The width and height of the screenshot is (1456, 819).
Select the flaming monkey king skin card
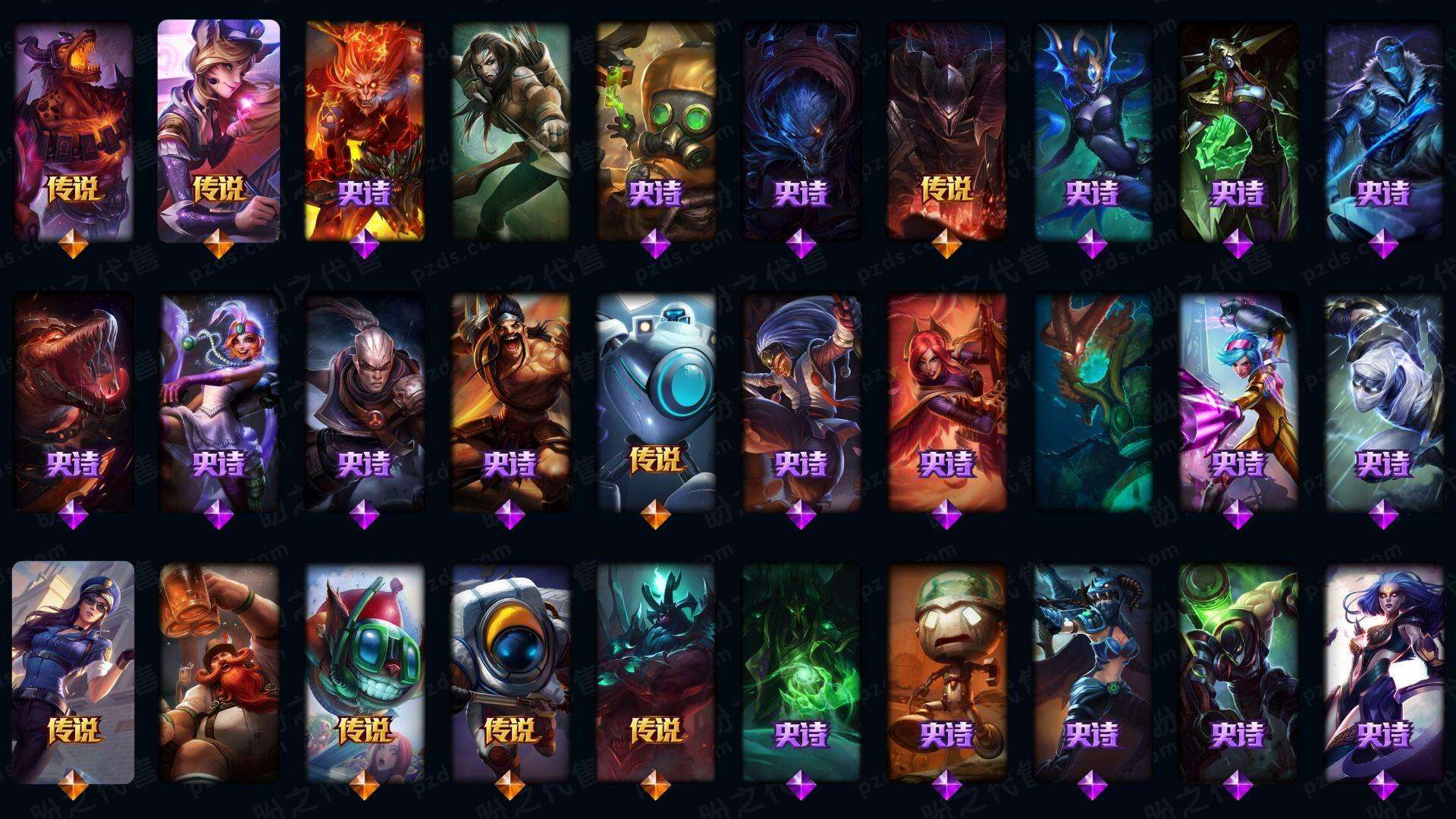[364, 130]
